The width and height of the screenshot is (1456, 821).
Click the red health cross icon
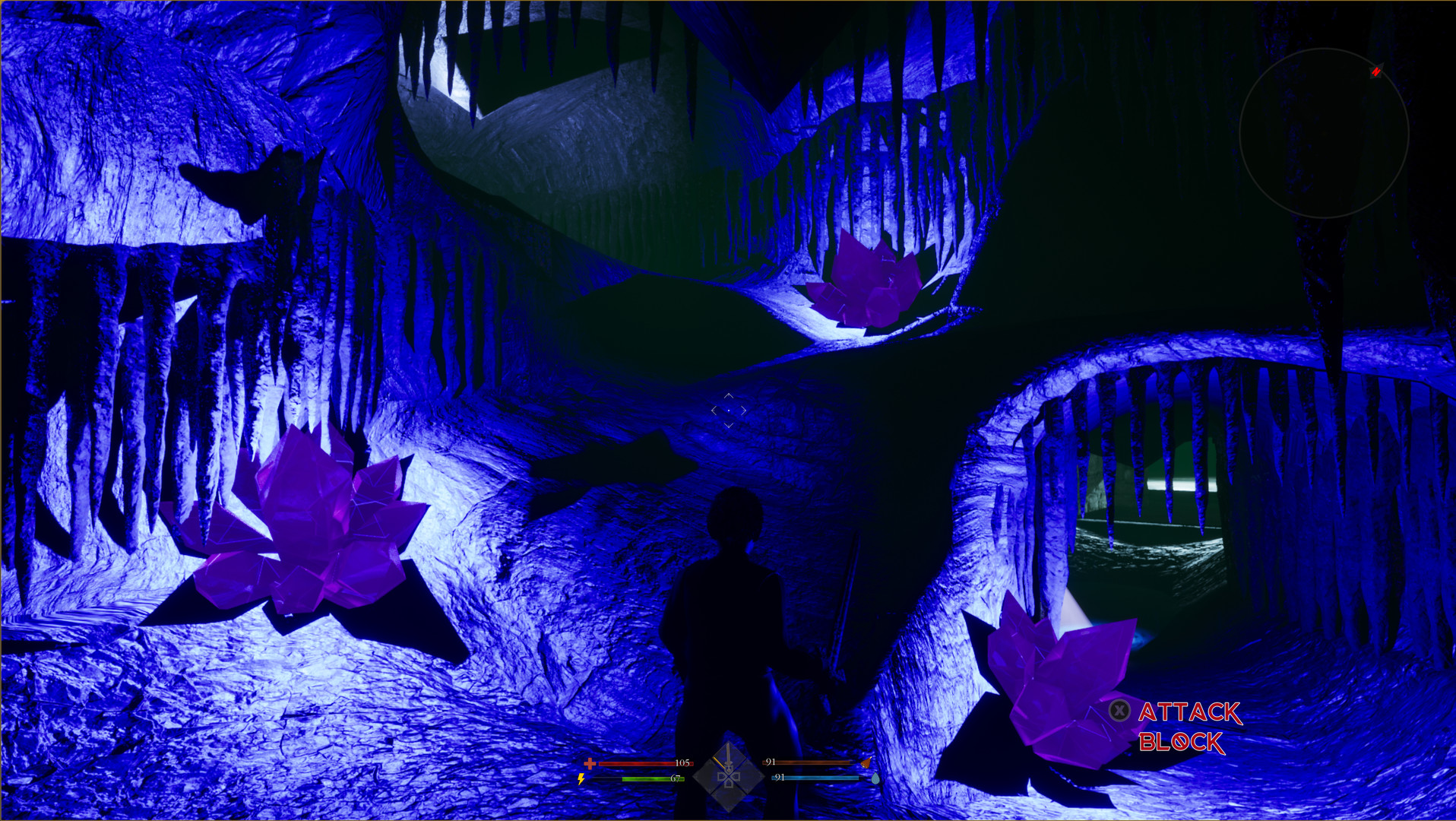click(x=590, y=763)
